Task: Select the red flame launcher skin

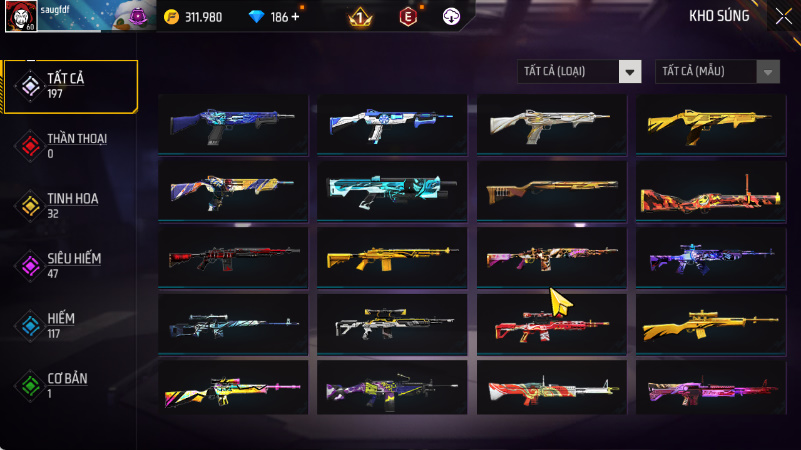Action: click(x=711, y=190)
